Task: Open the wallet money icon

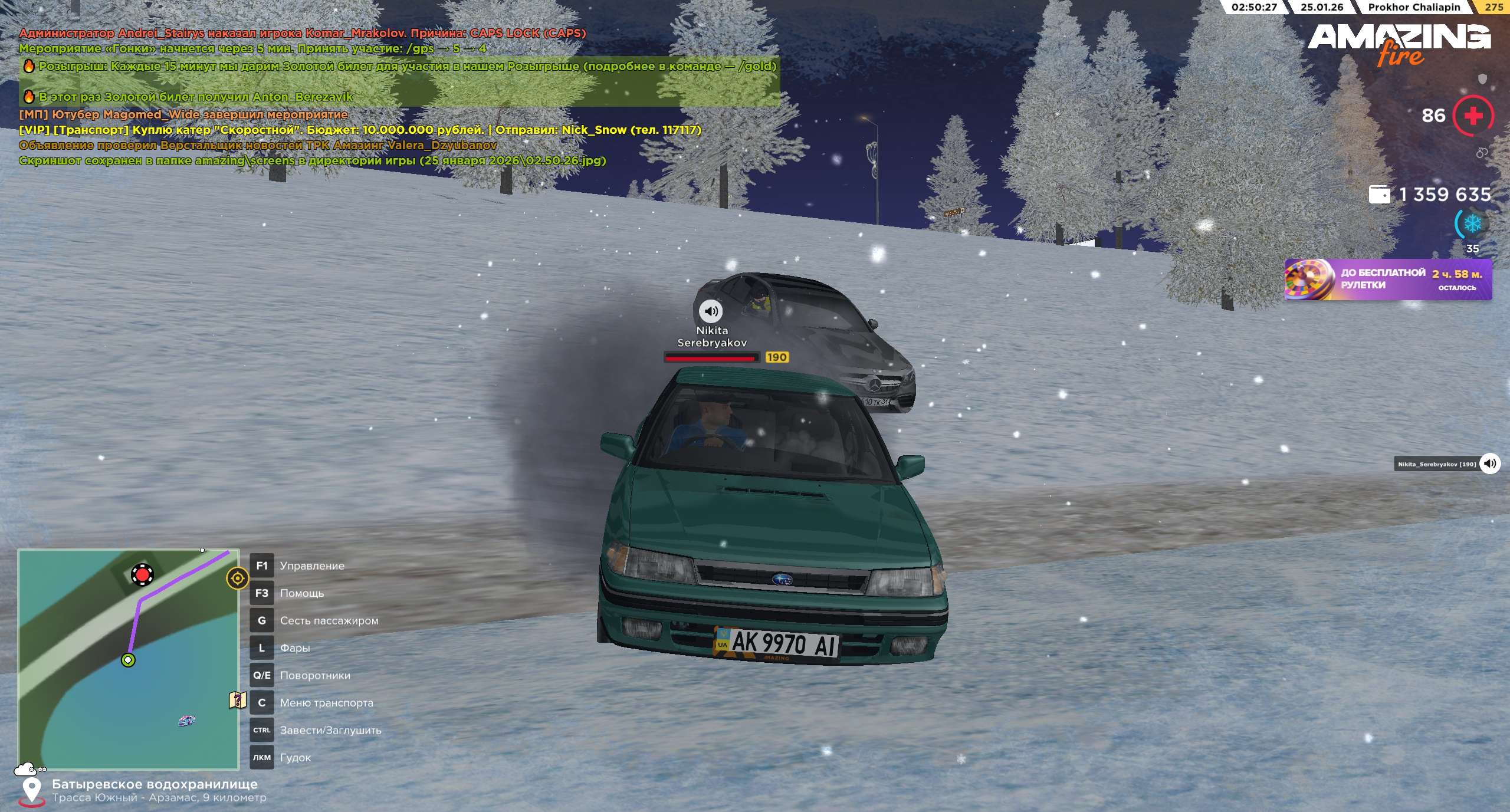Action: point(1379,195)
